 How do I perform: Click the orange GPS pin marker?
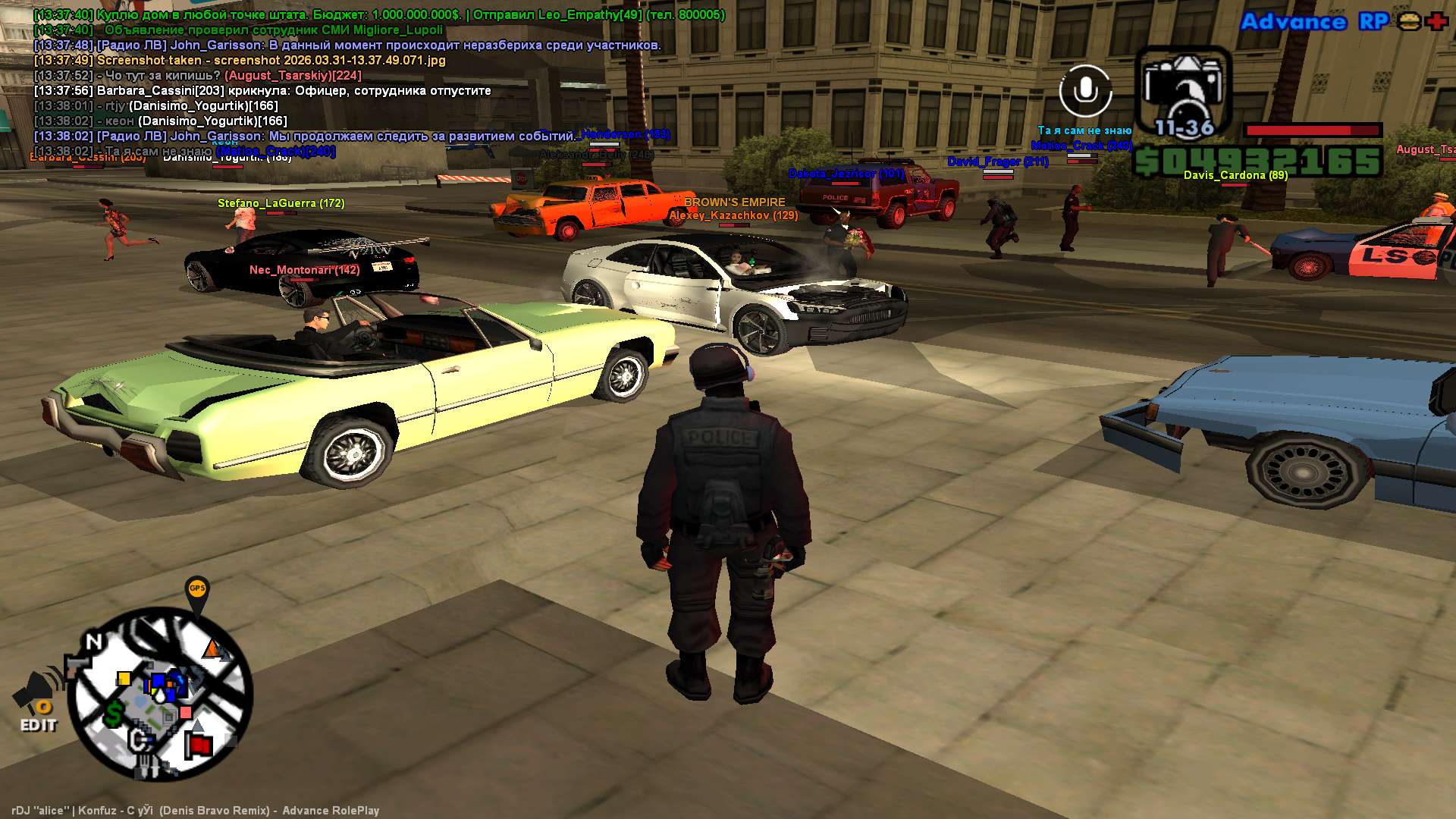196,591
